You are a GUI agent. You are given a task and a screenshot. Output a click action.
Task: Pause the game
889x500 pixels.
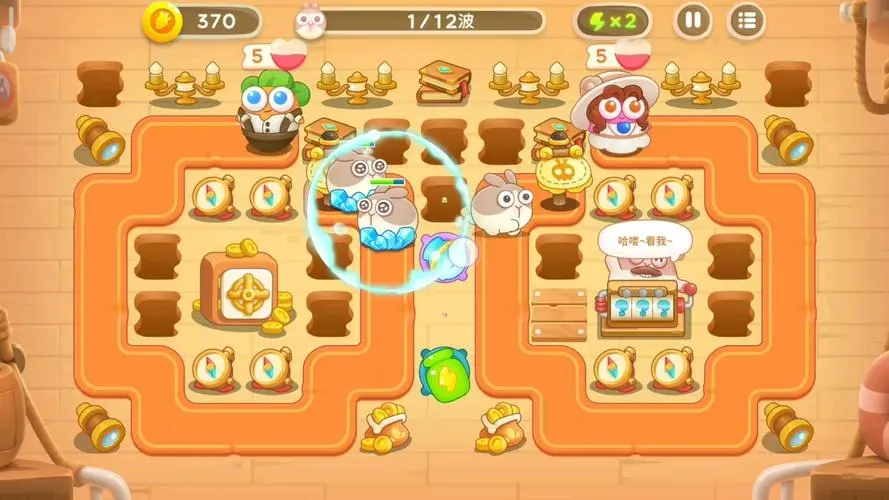tap(692, 20)
